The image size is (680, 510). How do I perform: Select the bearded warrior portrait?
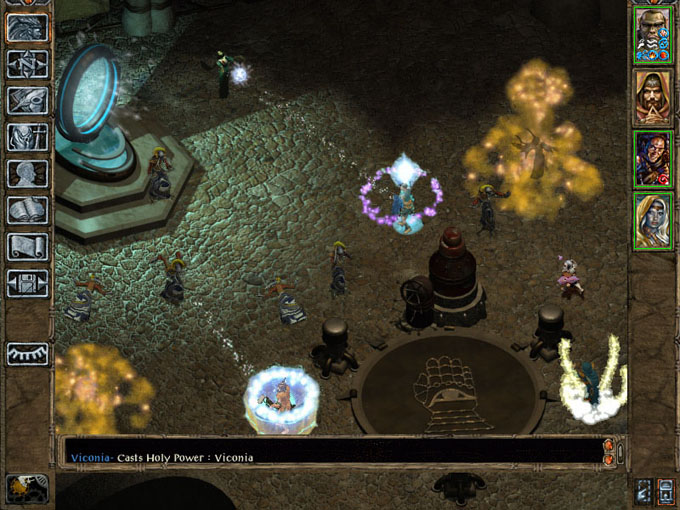tap(652, 35)
